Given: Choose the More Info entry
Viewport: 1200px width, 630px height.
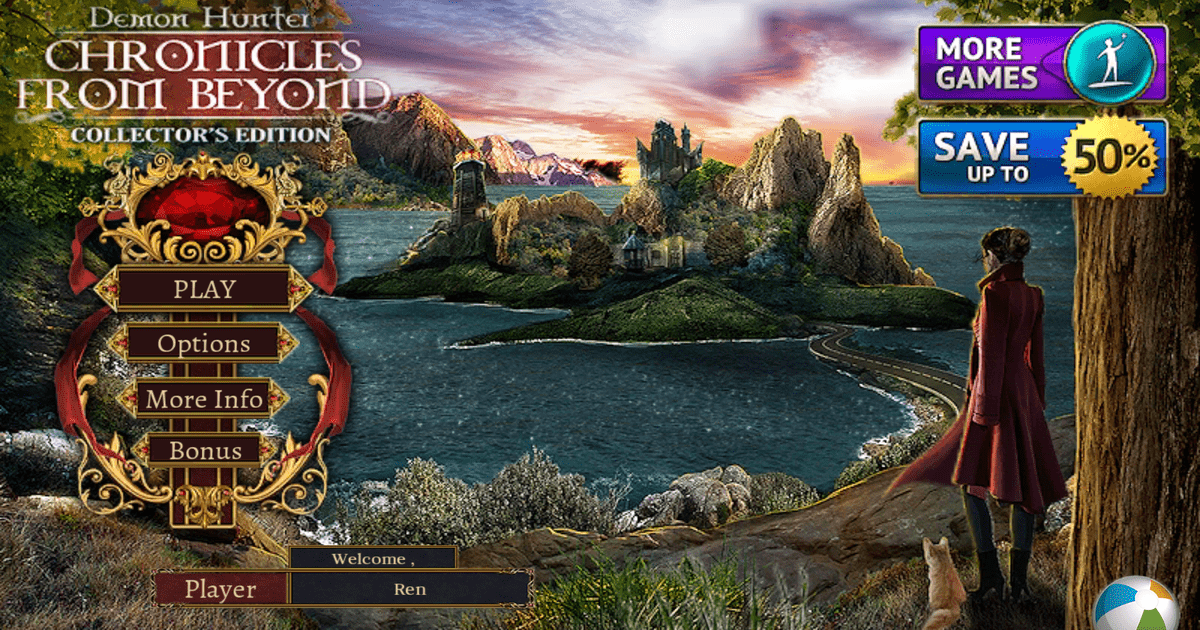Looking at the screenshot, I should click(x=204, y=399).
